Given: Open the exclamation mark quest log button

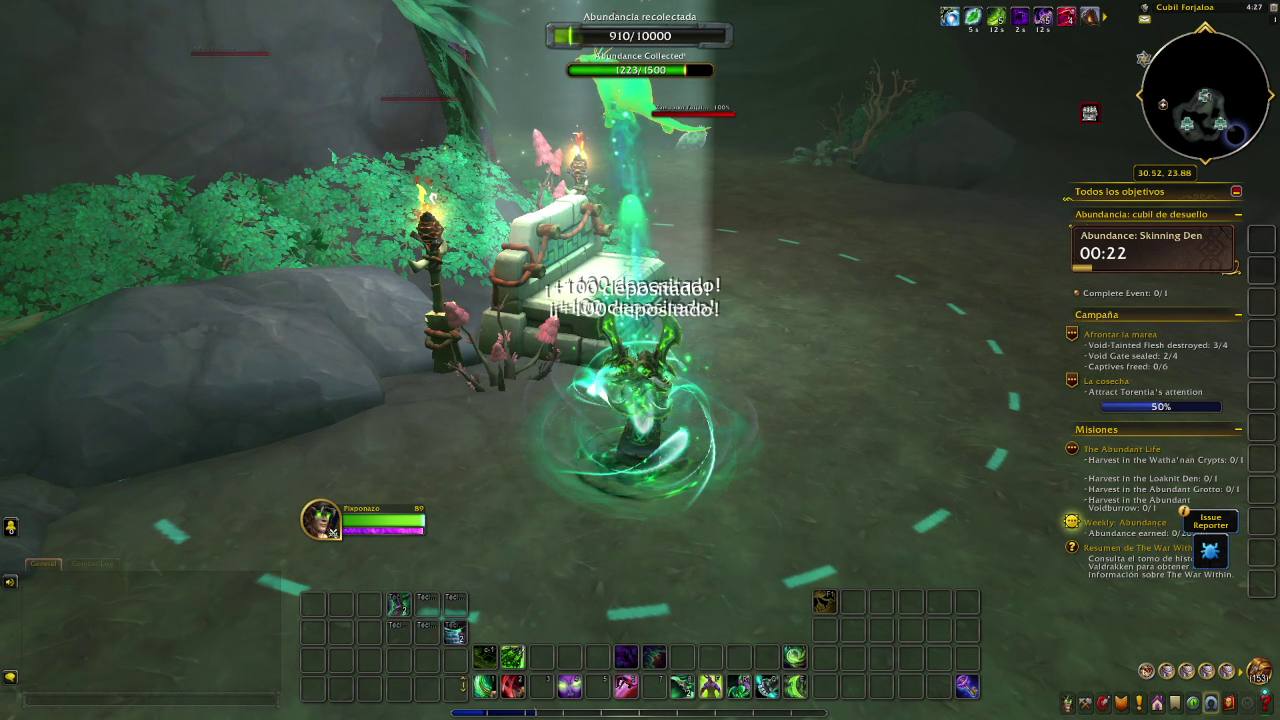Looking at the screenshot, I should coord(1139,704).
